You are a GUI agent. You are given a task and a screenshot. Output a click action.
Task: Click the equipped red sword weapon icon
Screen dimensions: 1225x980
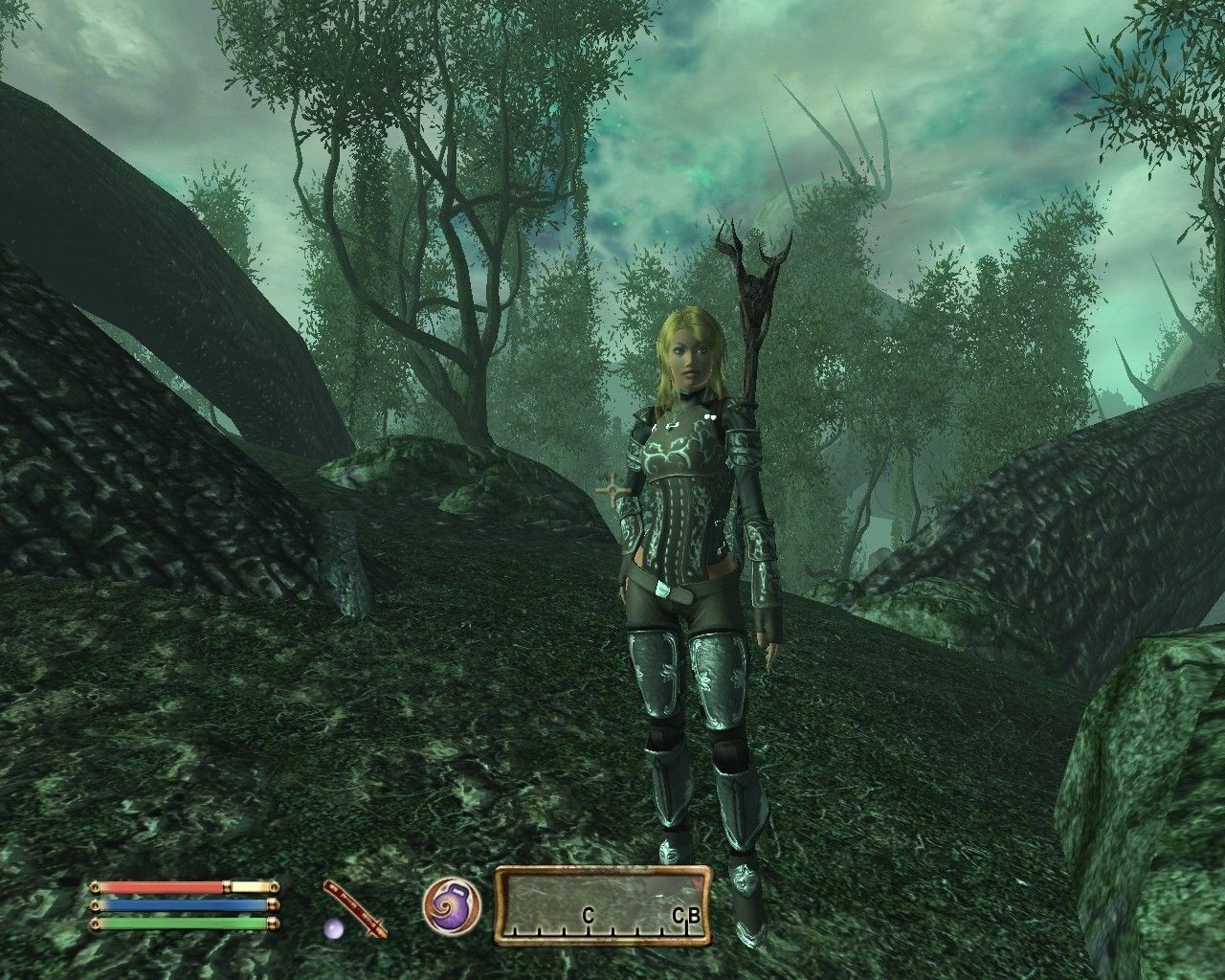(355, 907)
